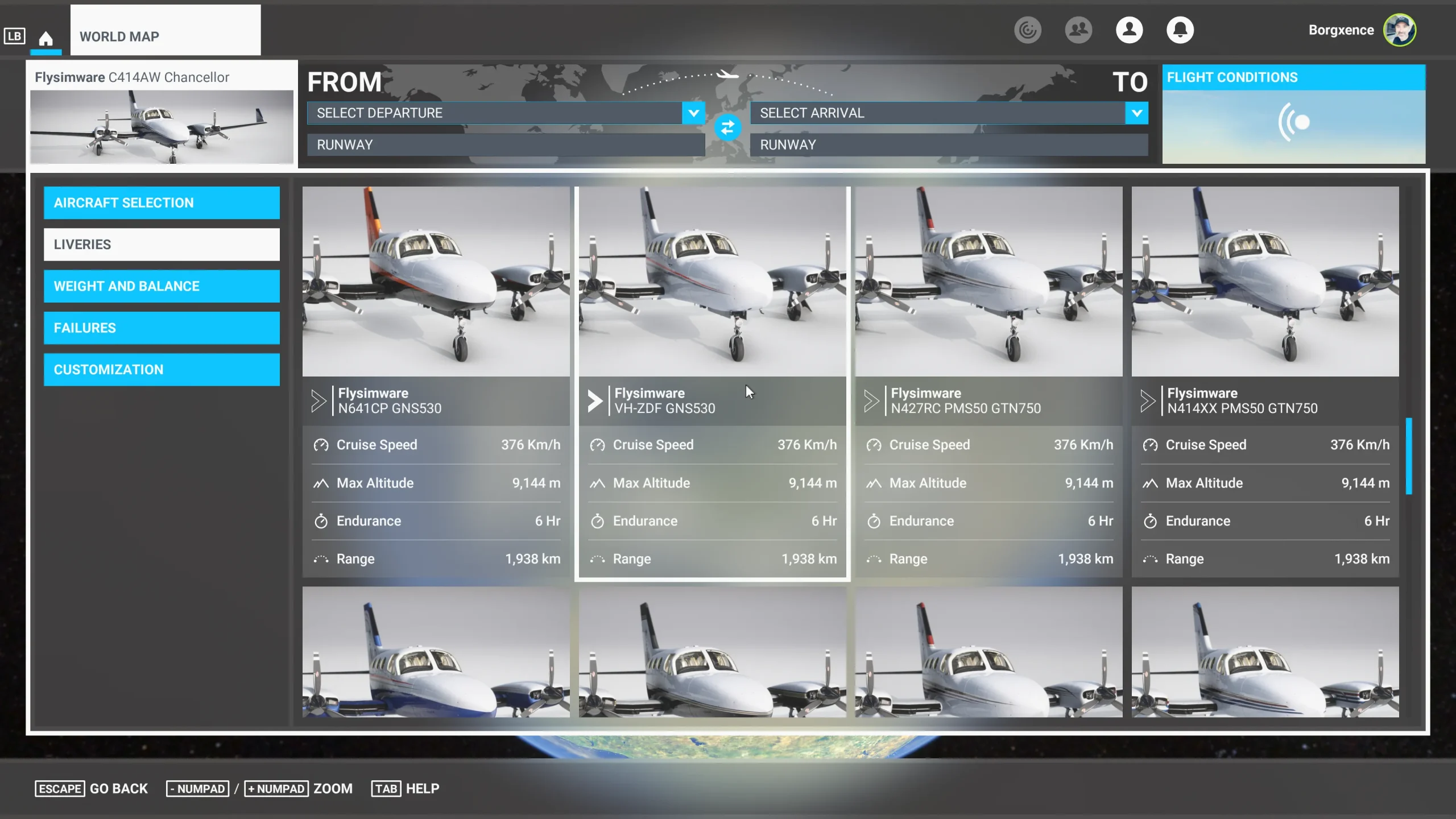Open the WEIGHT AND BALANCE panel
1456x819 pixels.
[x=162, y=286]
